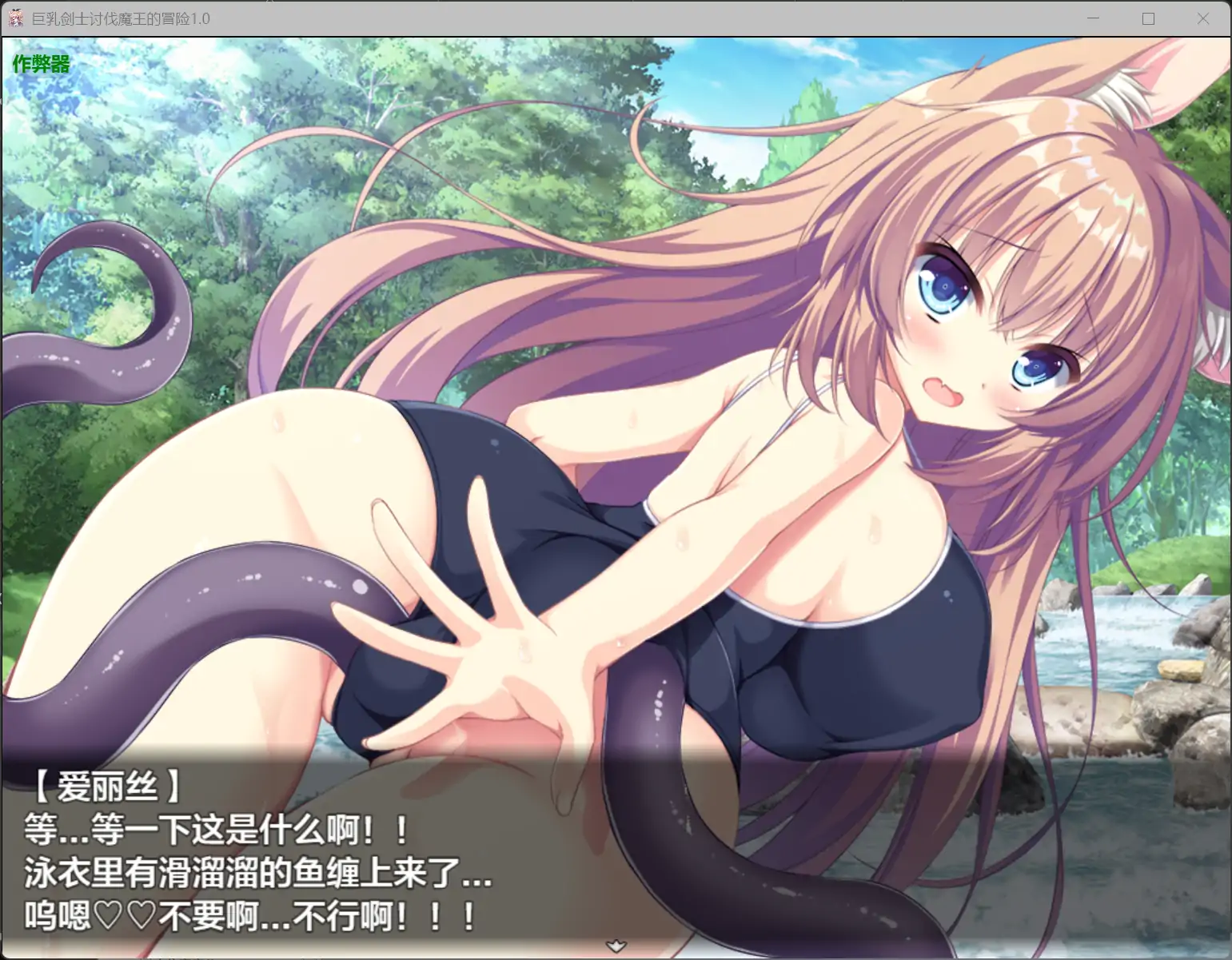Viewport: 1232px width, 960px height.
Task: Click the continue arrow below the dialogue text
Action: click(616, 945)
